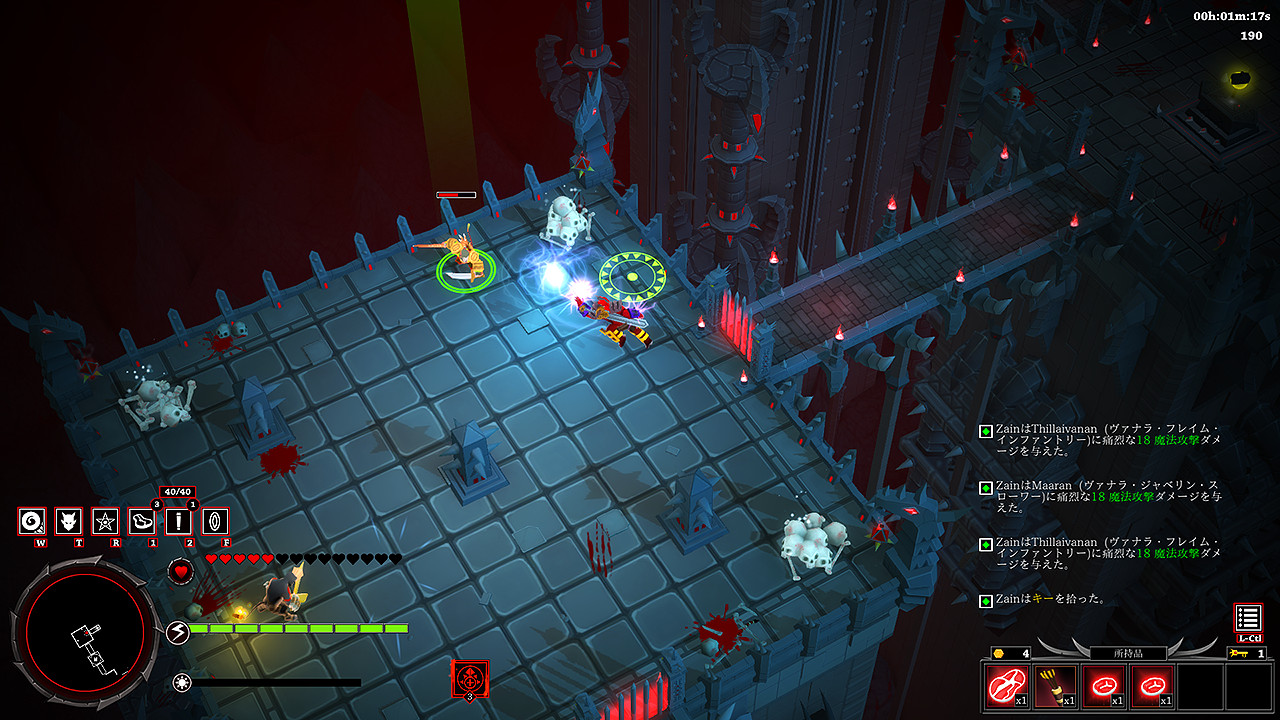This screenshot has width=1280, height=720.
Task: Select the meat quick-use slot
Action: pos(142,521)
